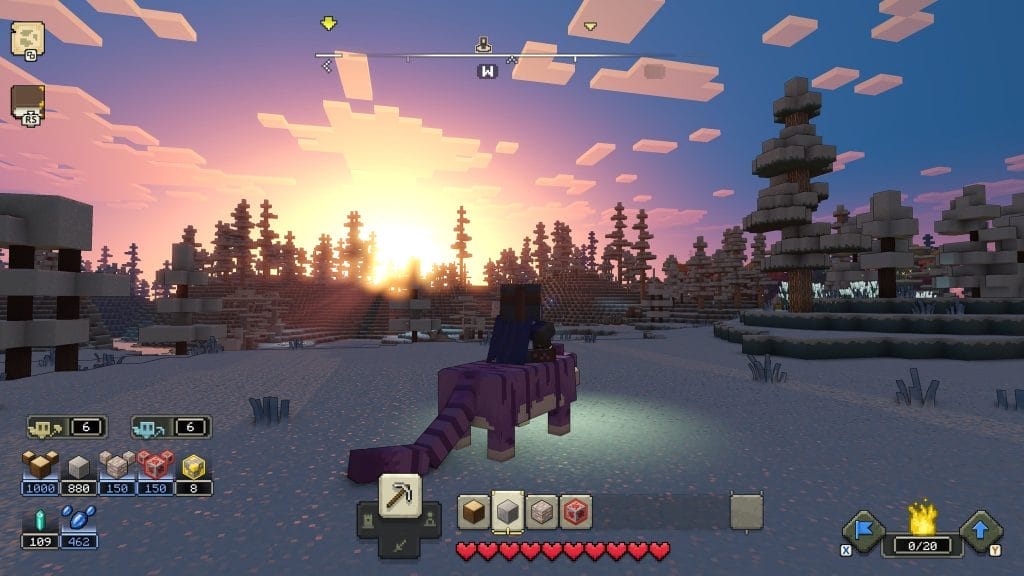1024x576 pixels.
Task: Select the highlighted stone block hotbar slot
Action: pyautogui.click(x=508, y=511)
